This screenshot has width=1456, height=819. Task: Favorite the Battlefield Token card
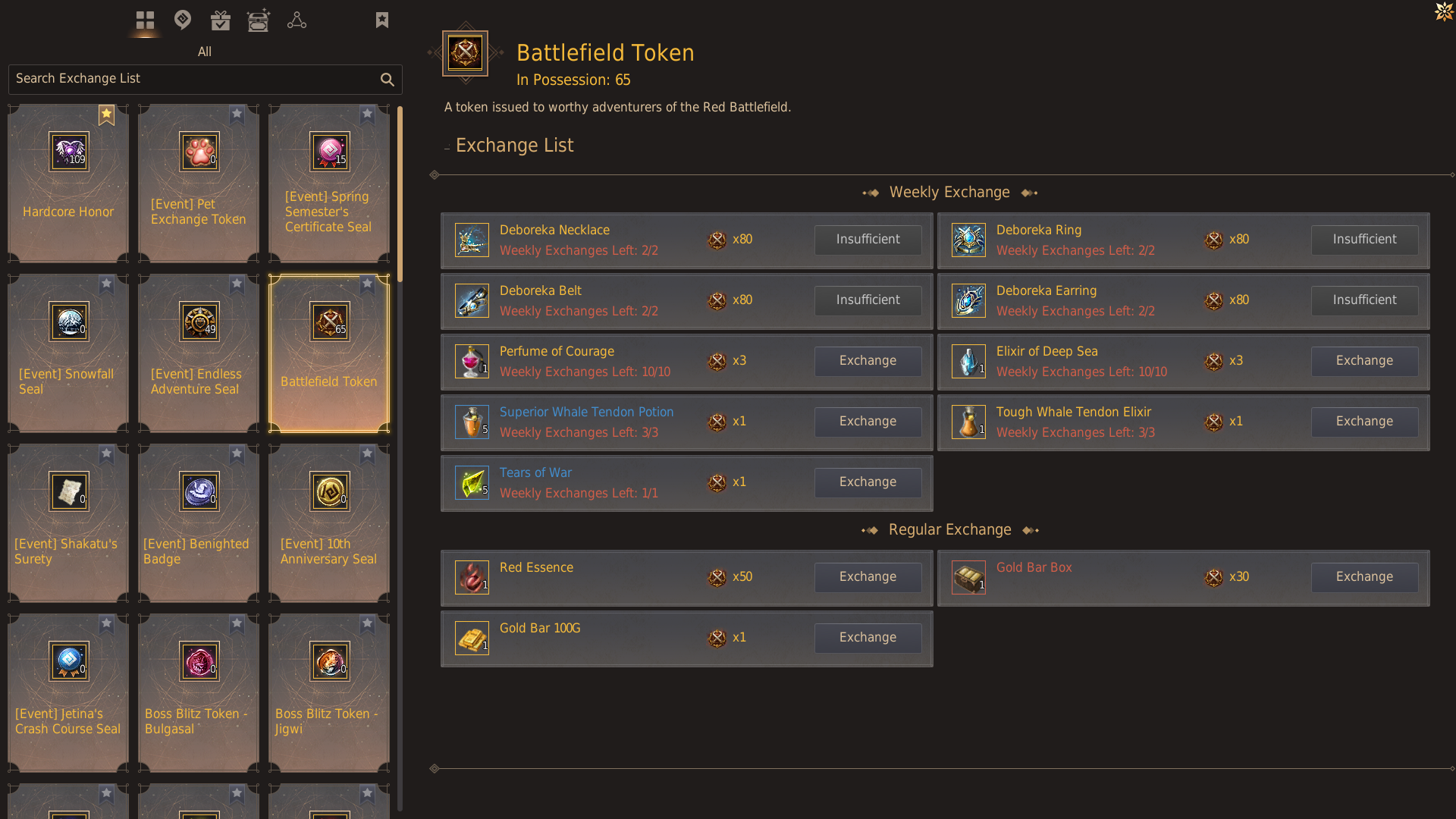pyautogui.click(x=368, y=284)
